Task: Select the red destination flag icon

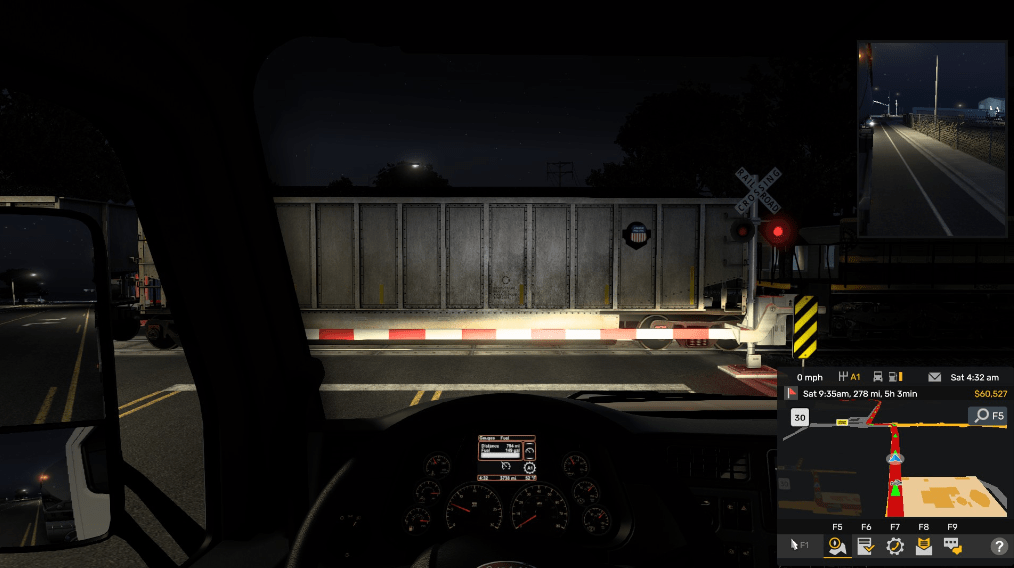Action: point(791,393)
